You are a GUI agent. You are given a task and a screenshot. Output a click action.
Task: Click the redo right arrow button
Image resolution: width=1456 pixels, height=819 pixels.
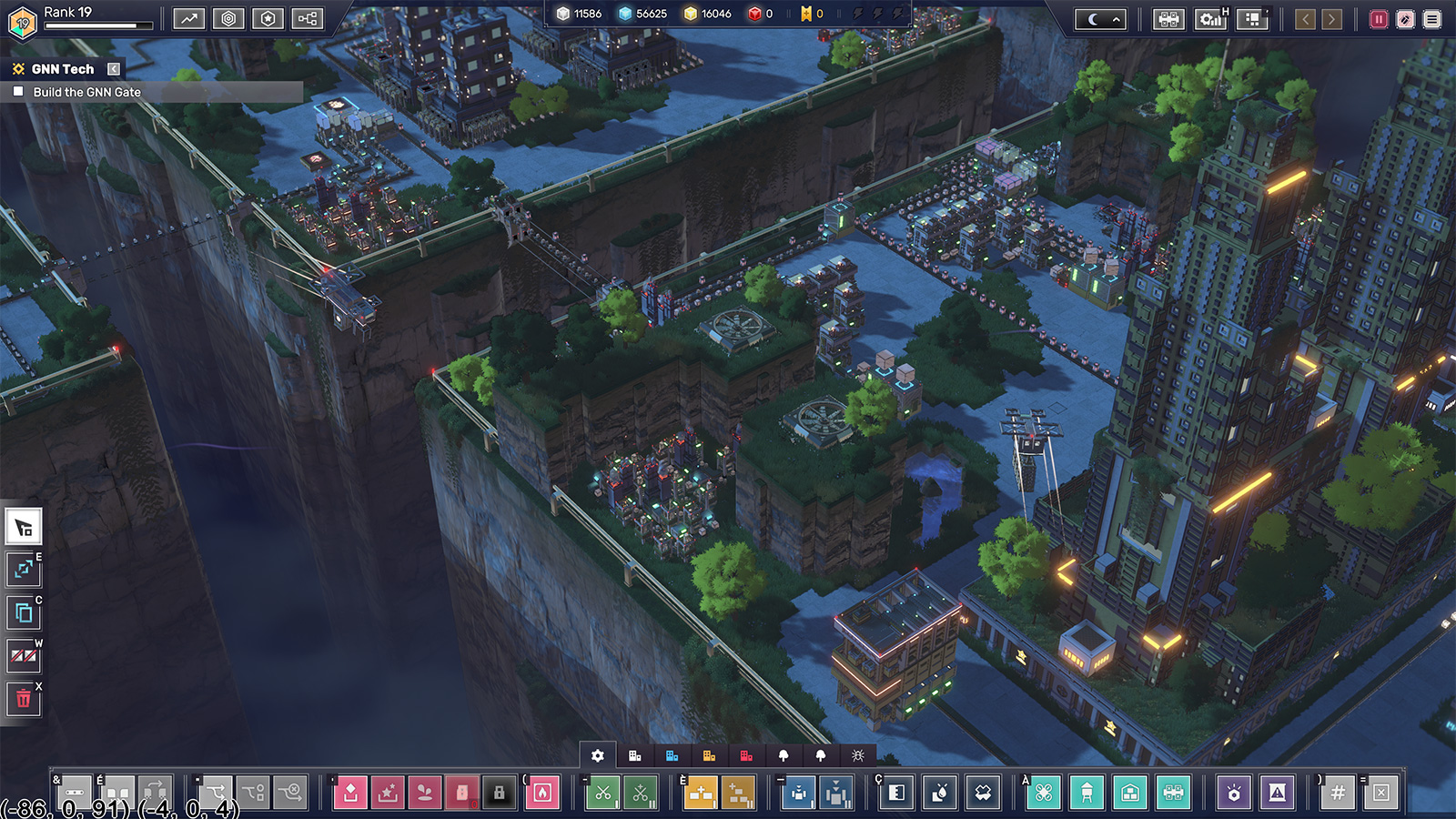1331,19
